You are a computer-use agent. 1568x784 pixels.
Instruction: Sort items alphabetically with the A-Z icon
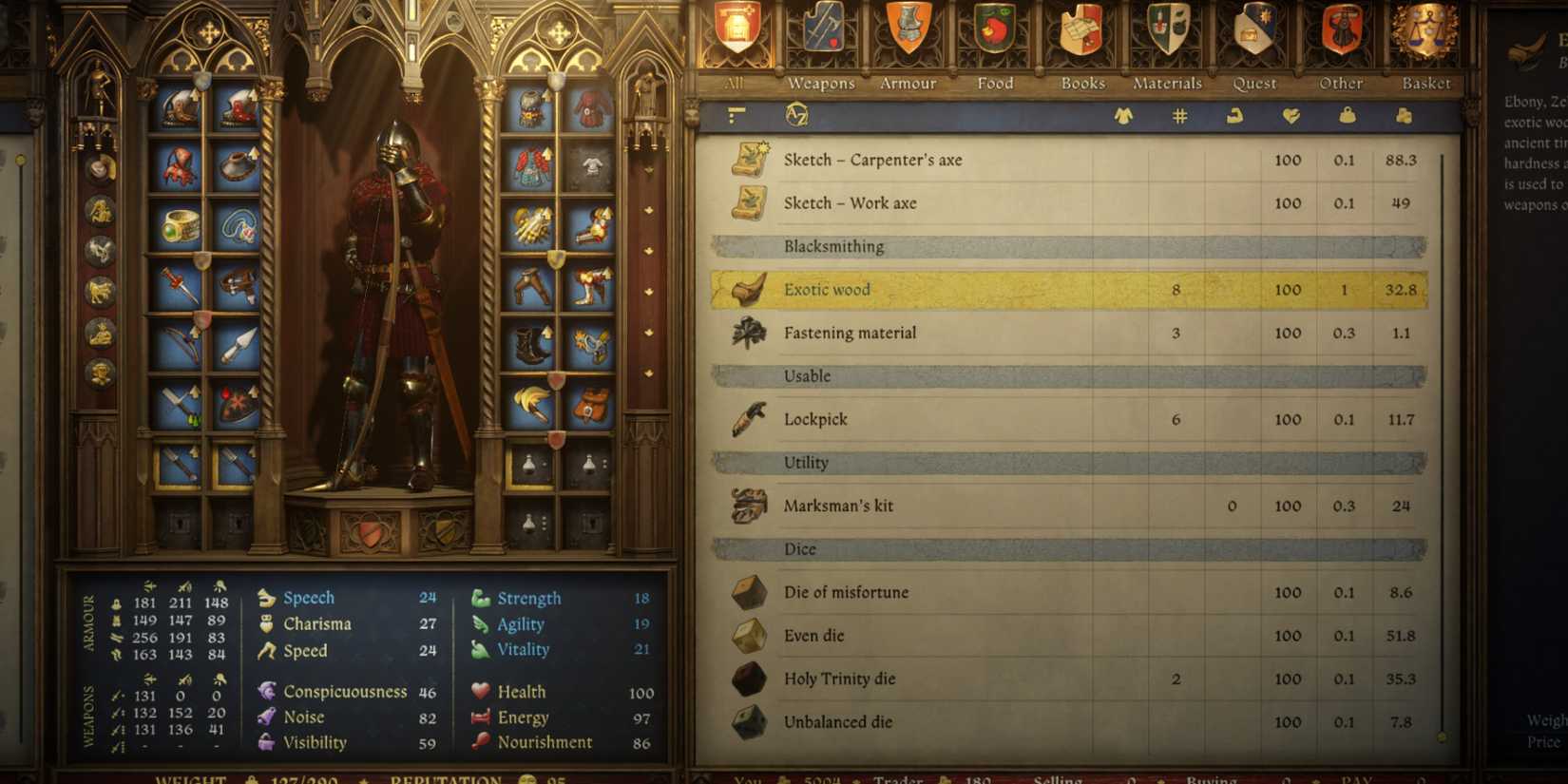pos(798,114)
